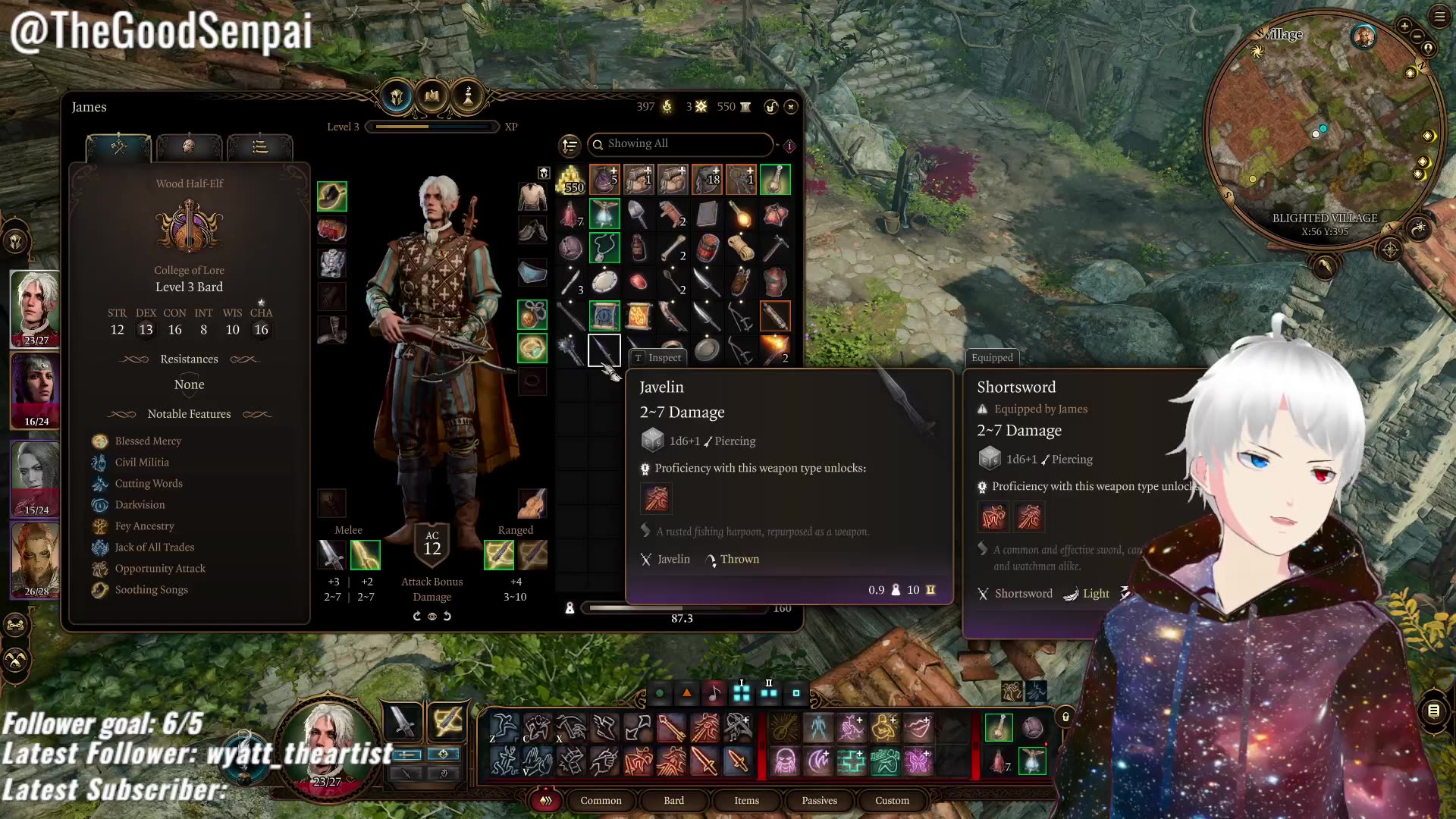Open the main menu icon top-right
The image size is (1456, 819).
coord(1439,17)
